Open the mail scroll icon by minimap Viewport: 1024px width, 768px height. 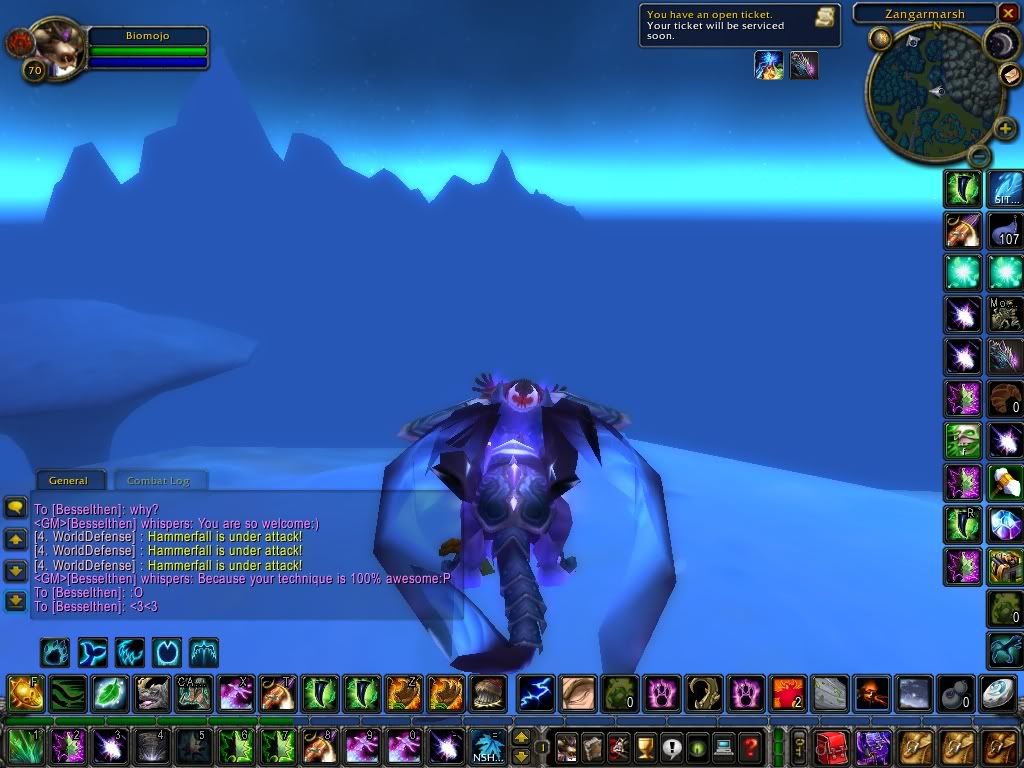(x=1009, y=76)
